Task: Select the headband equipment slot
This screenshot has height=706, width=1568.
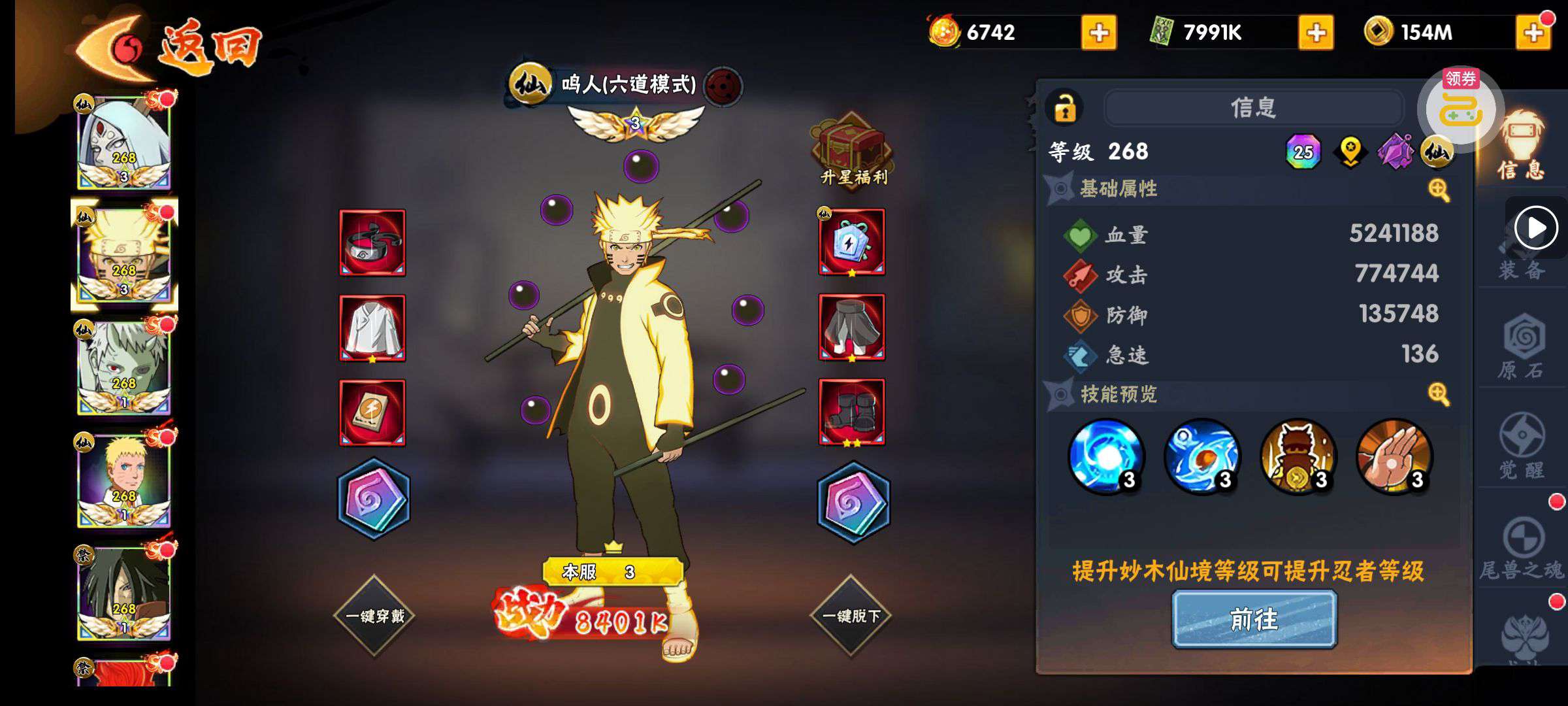Action: [372, 243]
